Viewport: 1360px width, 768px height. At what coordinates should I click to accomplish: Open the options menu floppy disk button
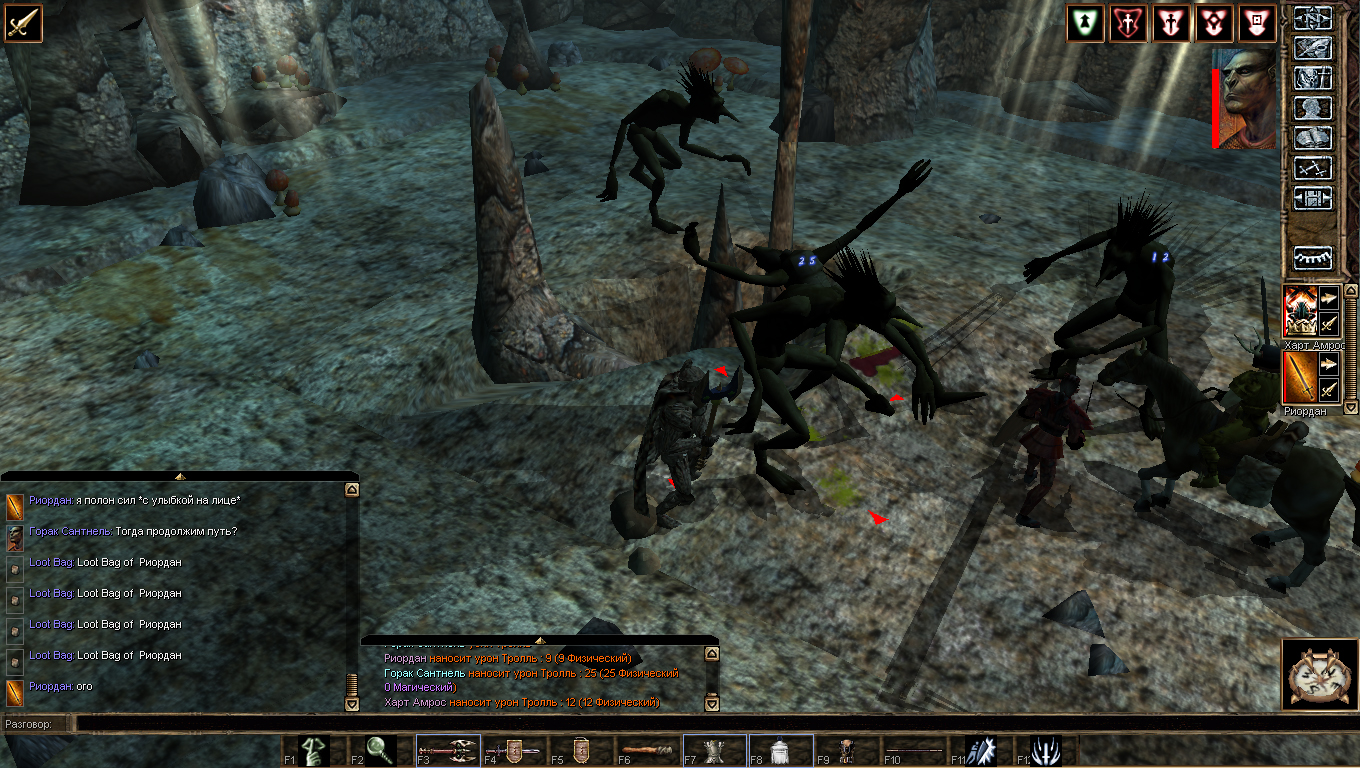click(x=1313, y=198)
